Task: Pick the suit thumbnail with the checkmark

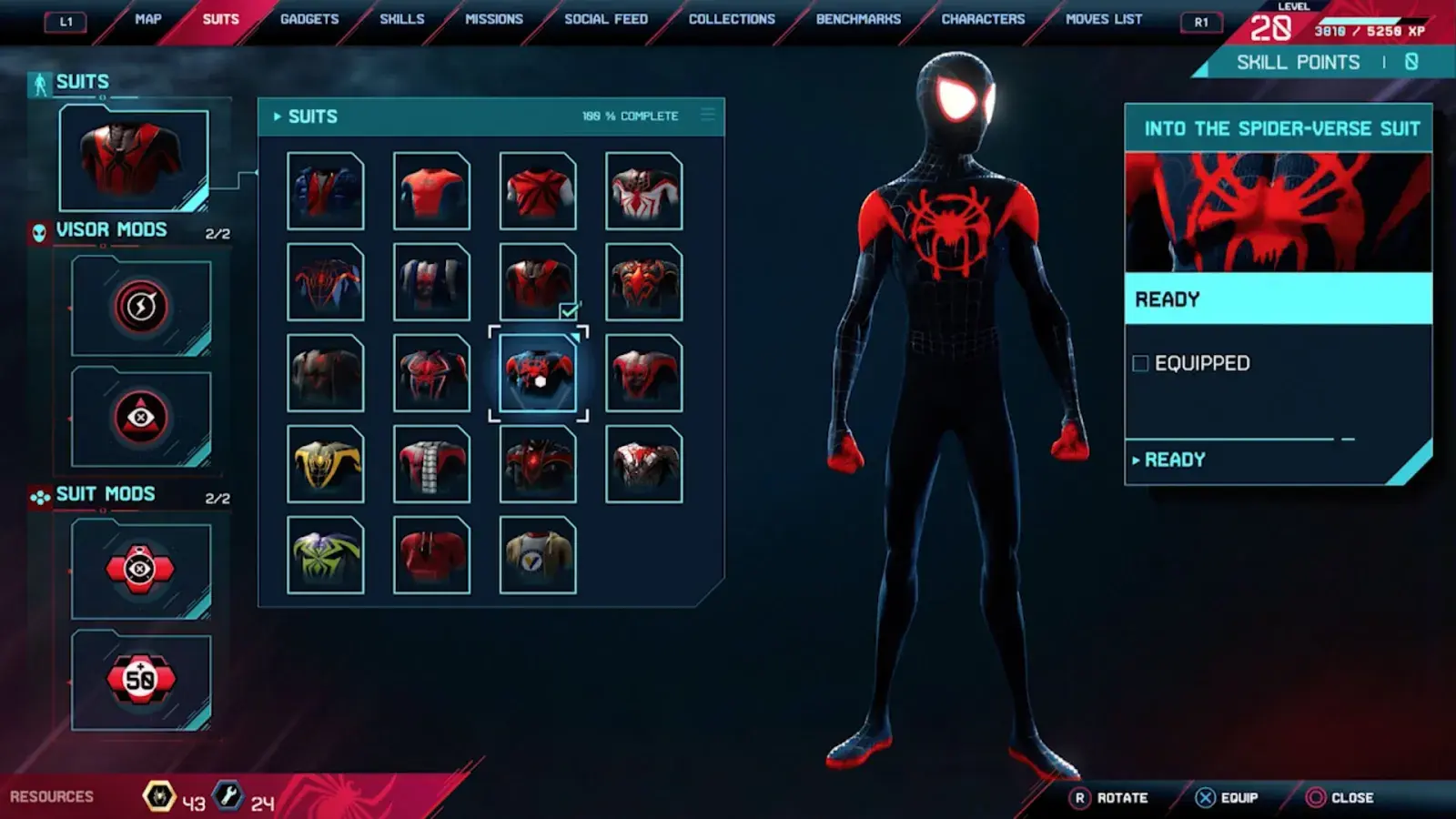Action: tap(538, 282)
